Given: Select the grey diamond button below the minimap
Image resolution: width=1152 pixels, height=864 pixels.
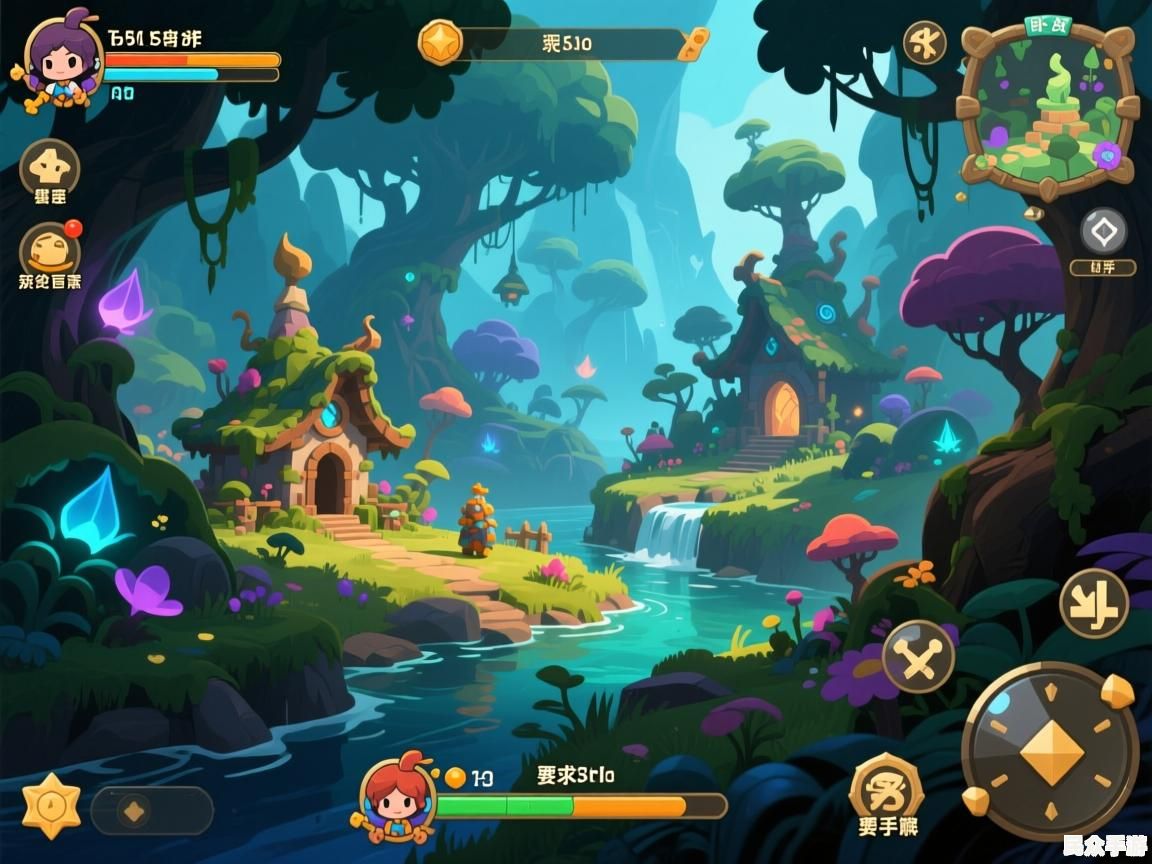Looking at the screenshot, I should [1103, 232].
